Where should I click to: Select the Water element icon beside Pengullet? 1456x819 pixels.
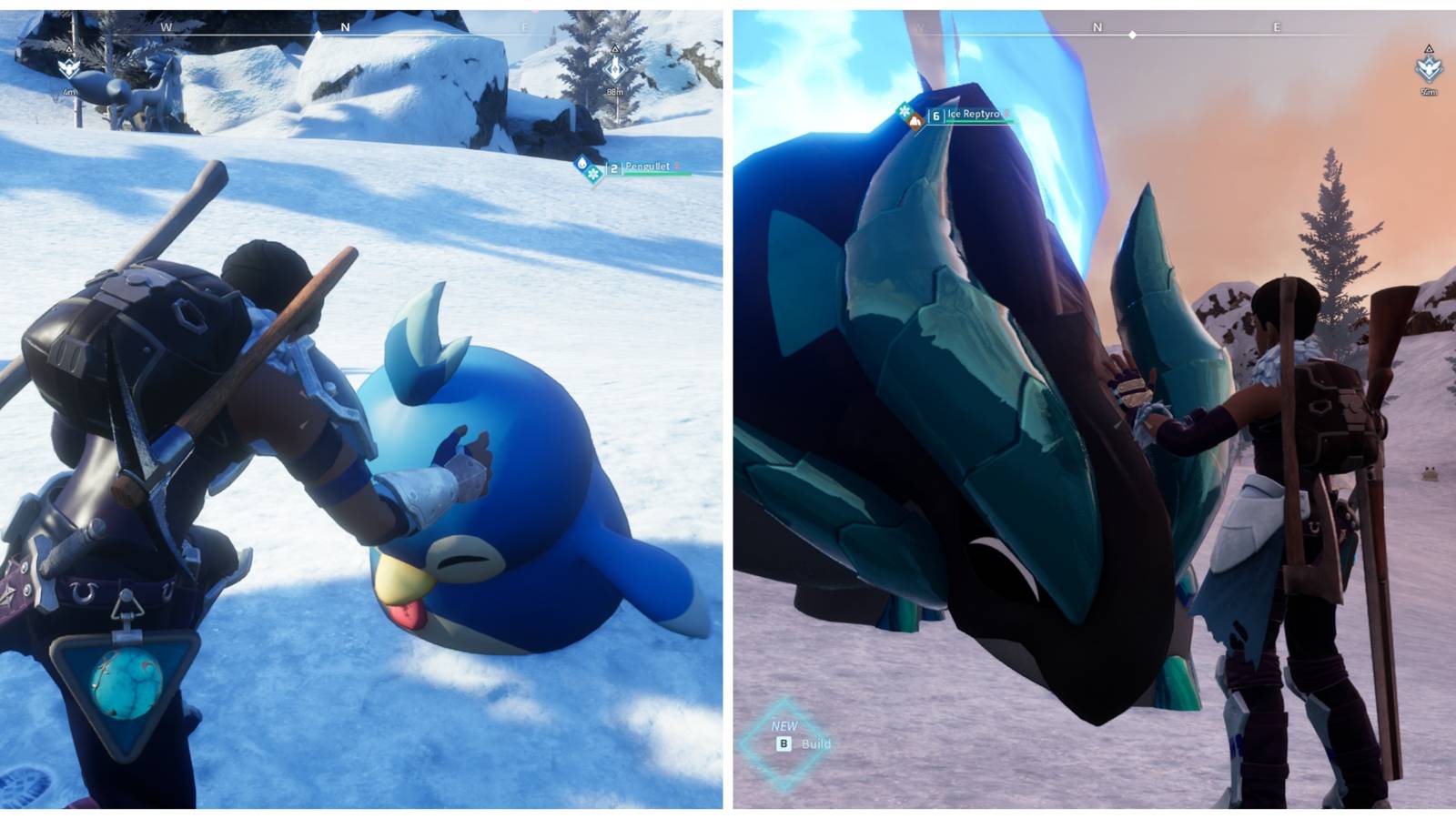click(581, 163)
